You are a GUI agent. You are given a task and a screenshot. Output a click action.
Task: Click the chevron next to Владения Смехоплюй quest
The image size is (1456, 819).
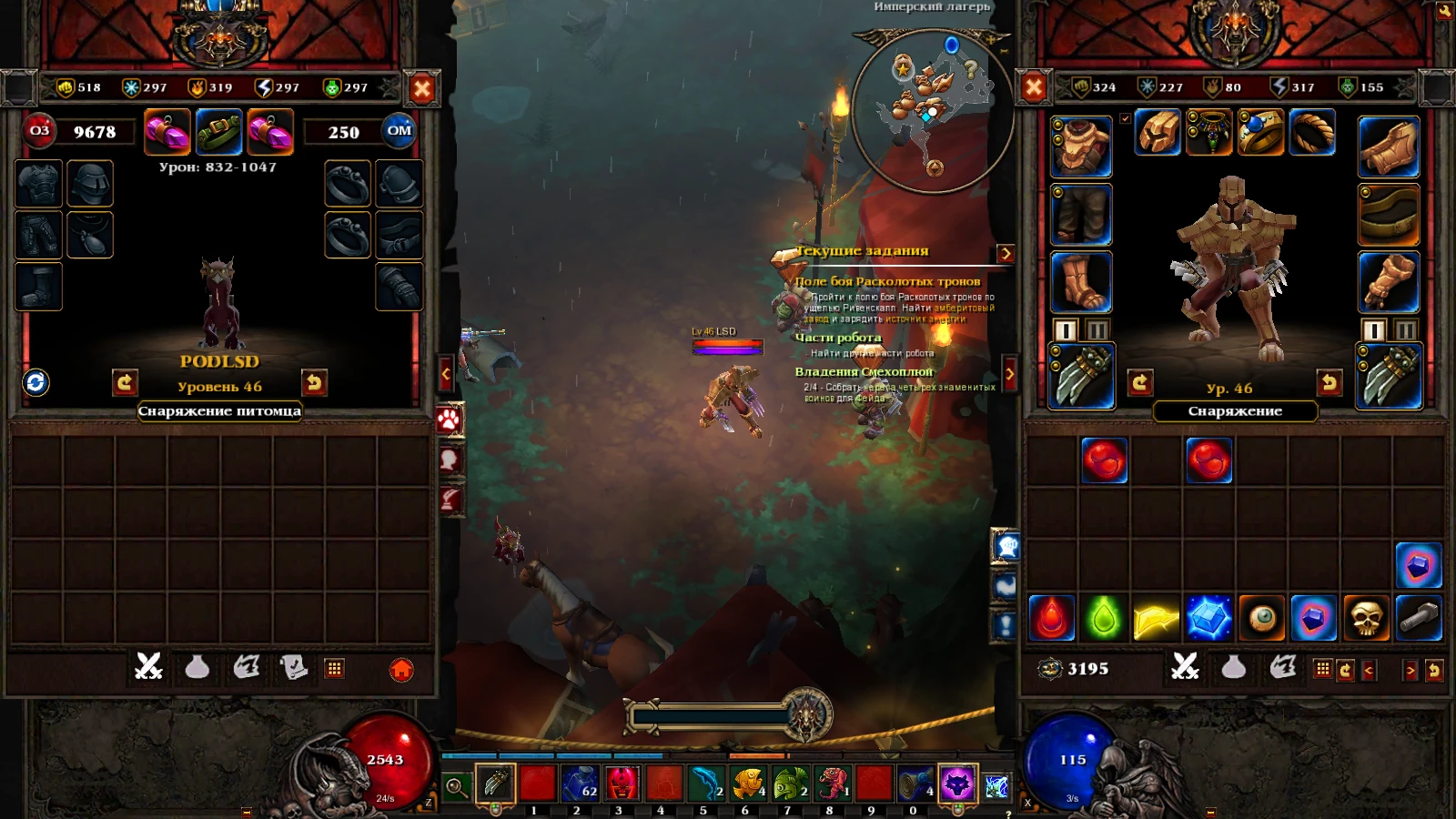pos(1010,373)
